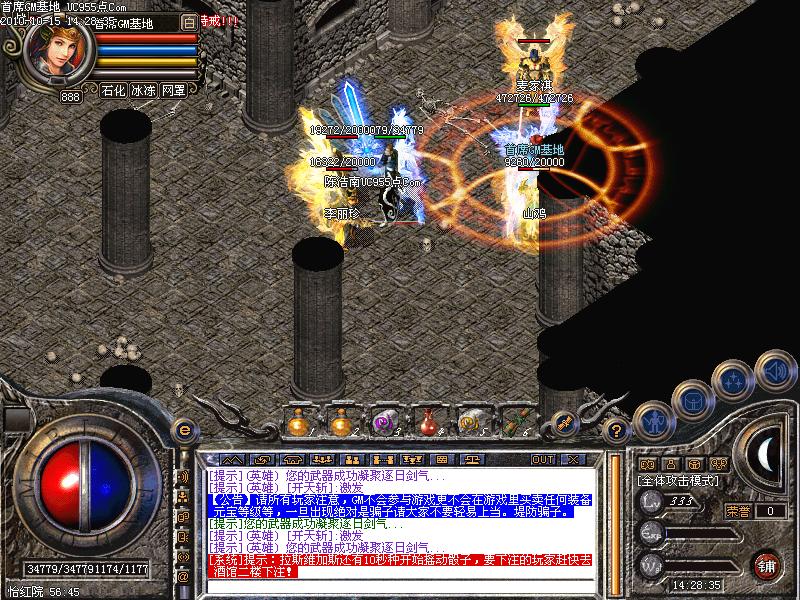Open the red 铺 shop button
The height and width of the screenshot is (600, 800).
(767, 565)
